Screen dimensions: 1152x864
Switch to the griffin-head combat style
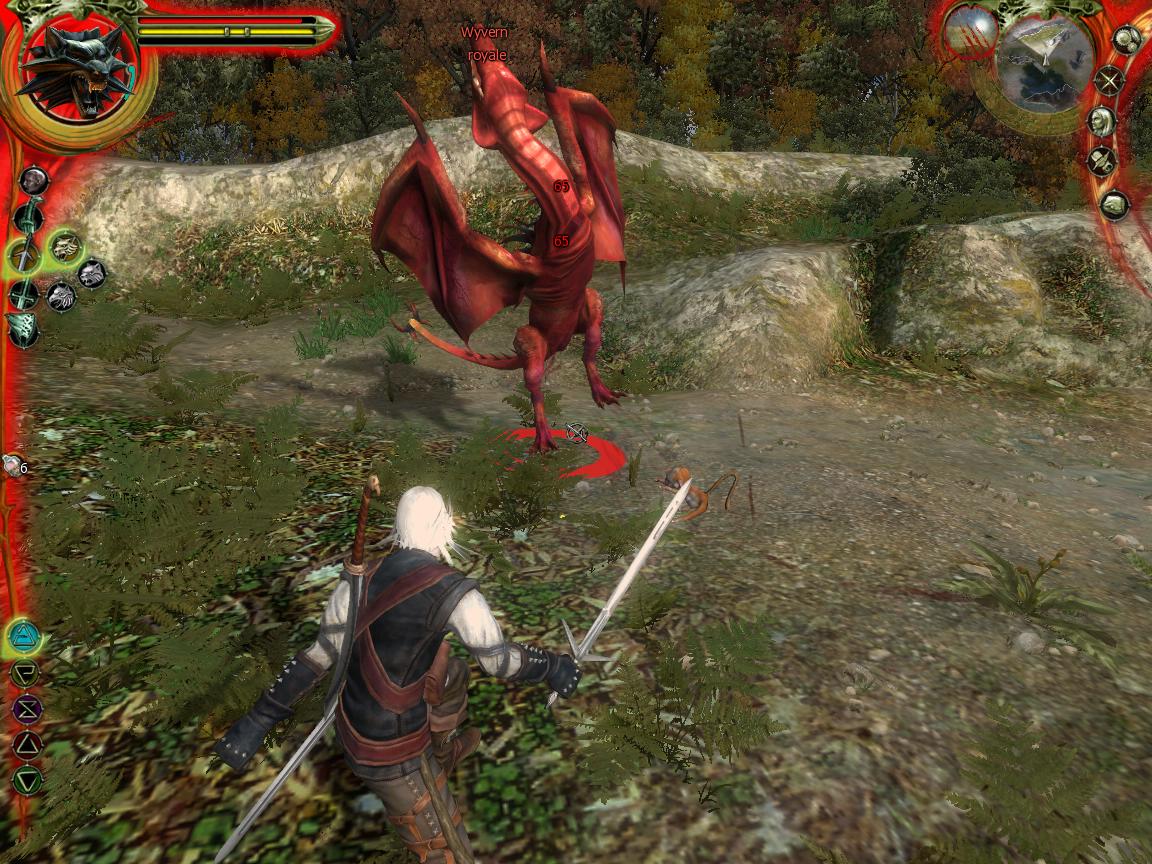tap(62, 296)
